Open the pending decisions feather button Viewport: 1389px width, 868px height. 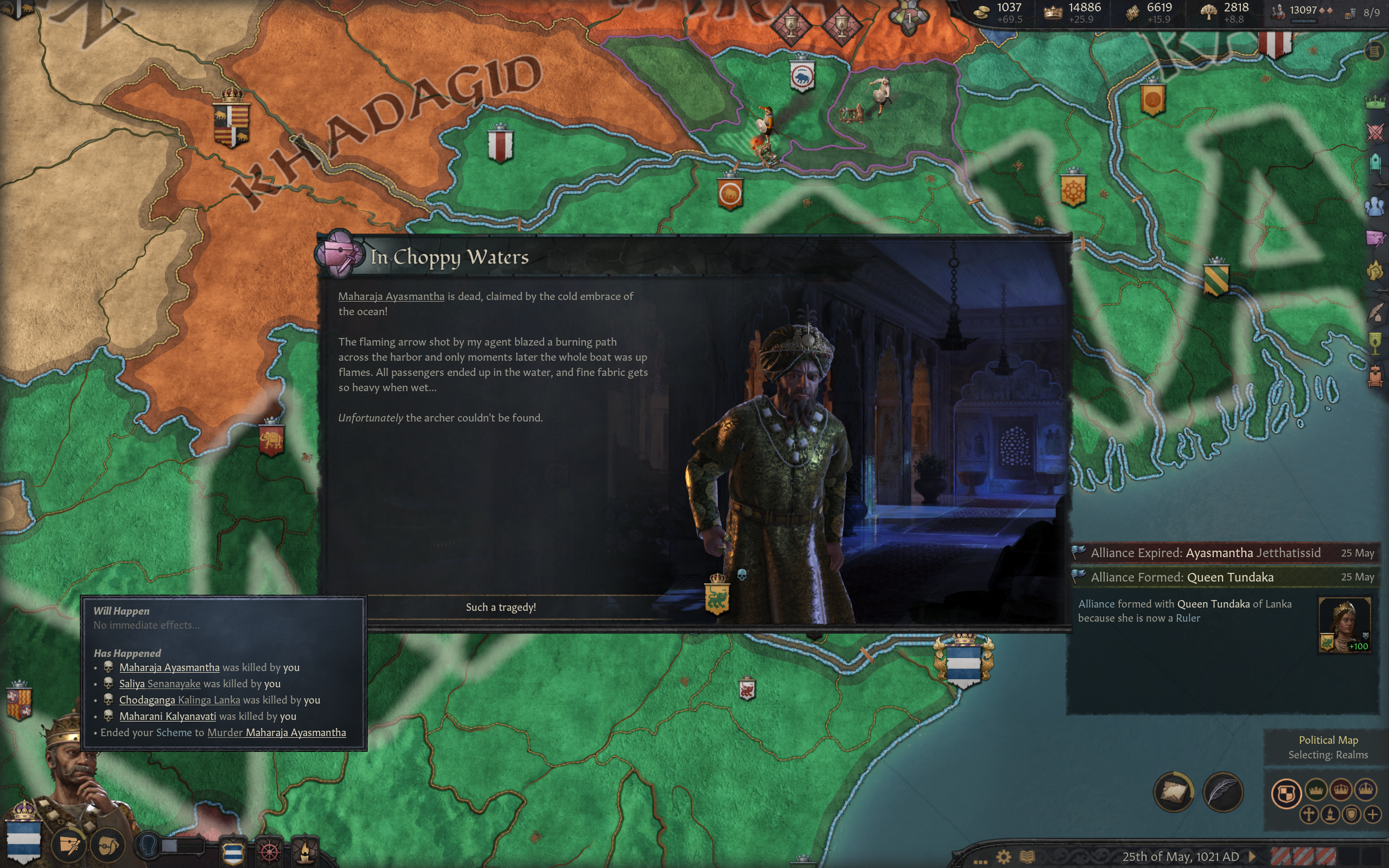click(1223, 793)
